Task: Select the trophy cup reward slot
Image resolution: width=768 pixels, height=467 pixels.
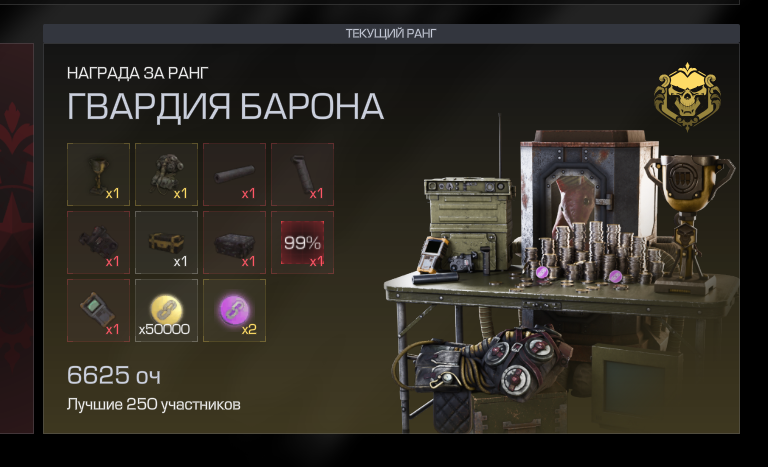Action: click(98, 174)
